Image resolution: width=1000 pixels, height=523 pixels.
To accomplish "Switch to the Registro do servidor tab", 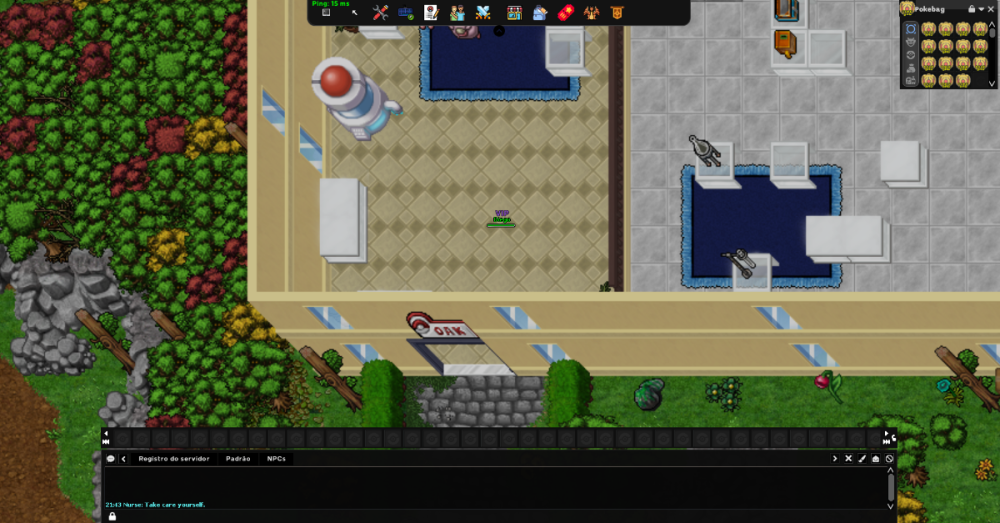I will coord(174,458).
